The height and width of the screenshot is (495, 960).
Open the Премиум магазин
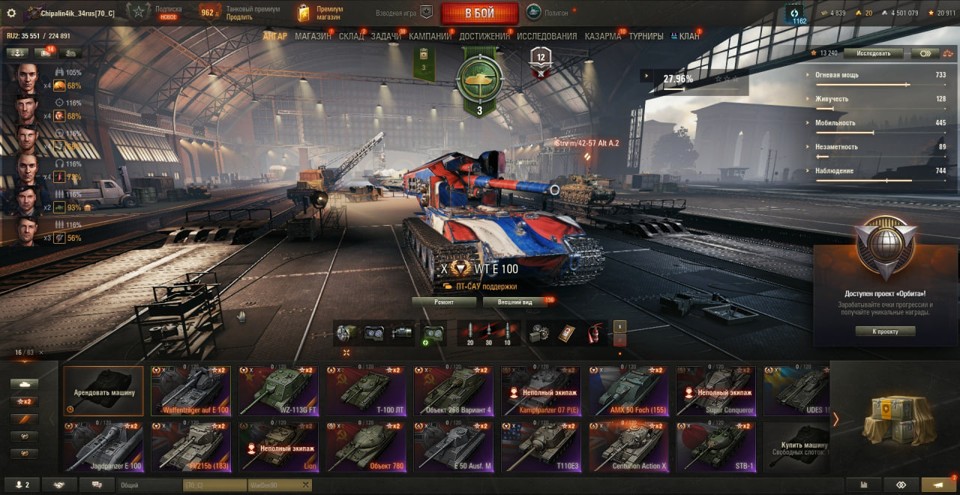tap(320, 13)
